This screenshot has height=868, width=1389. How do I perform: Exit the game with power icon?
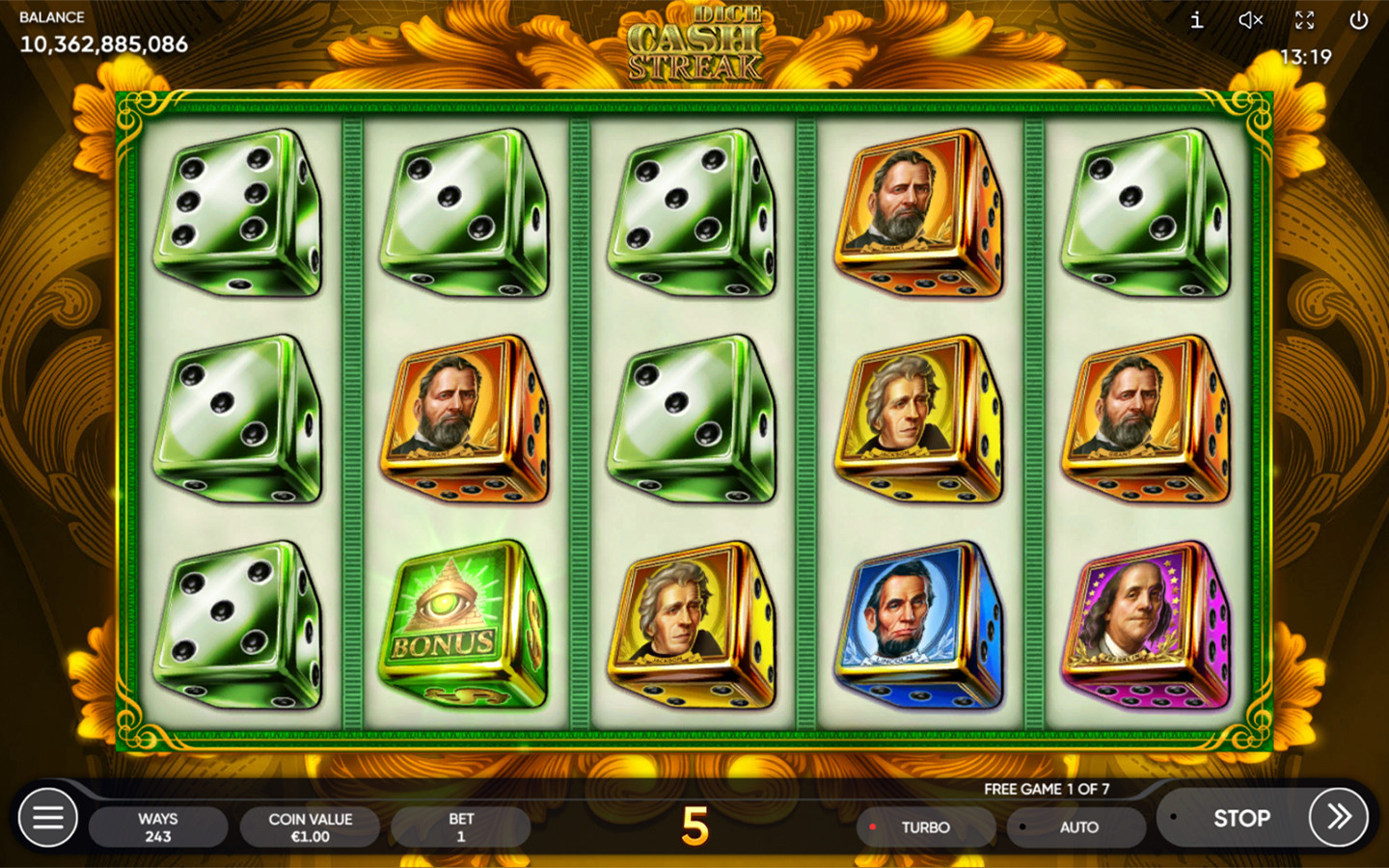coord(1358,20)
